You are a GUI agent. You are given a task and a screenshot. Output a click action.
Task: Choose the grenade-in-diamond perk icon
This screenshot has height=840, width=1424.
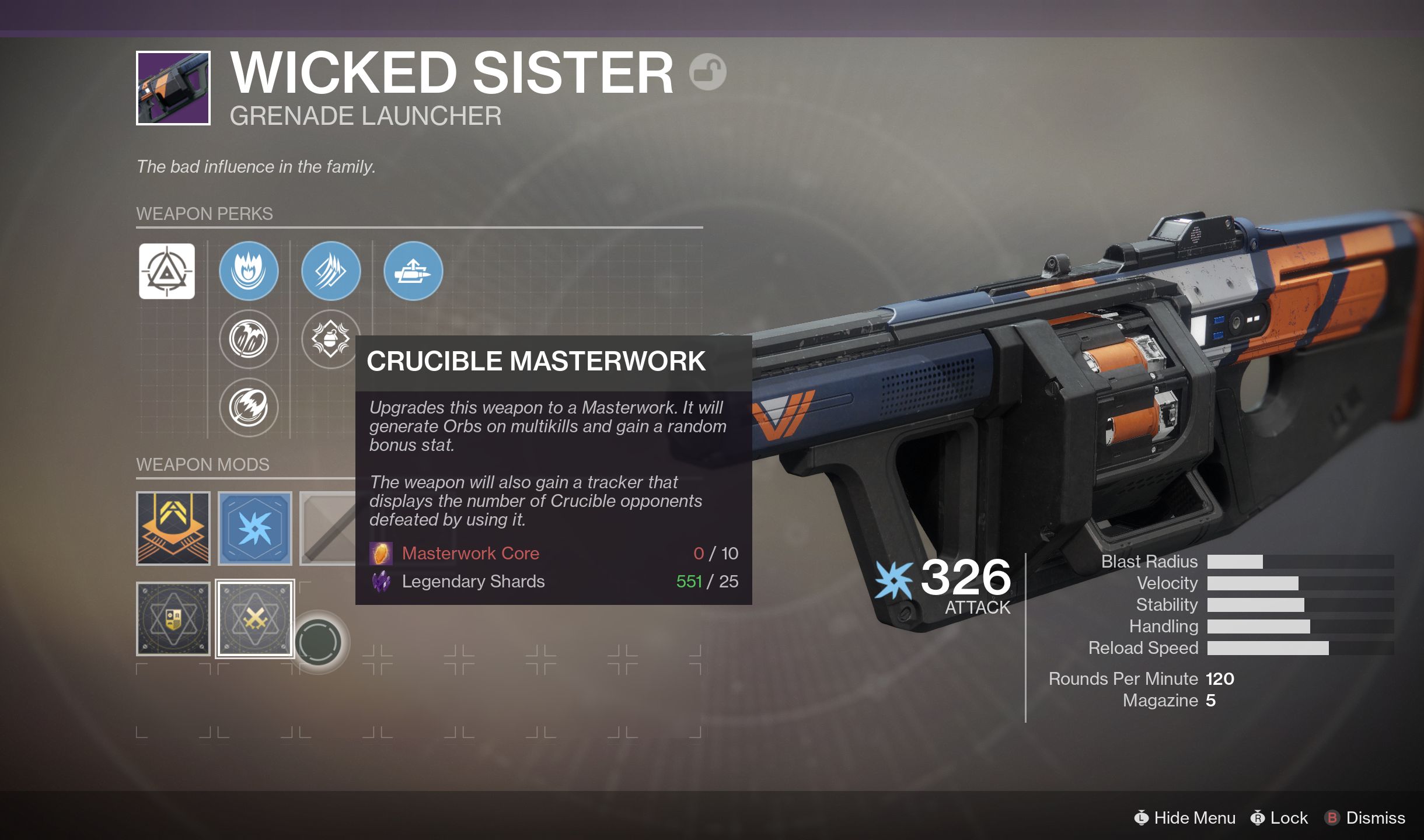point(330,339)
